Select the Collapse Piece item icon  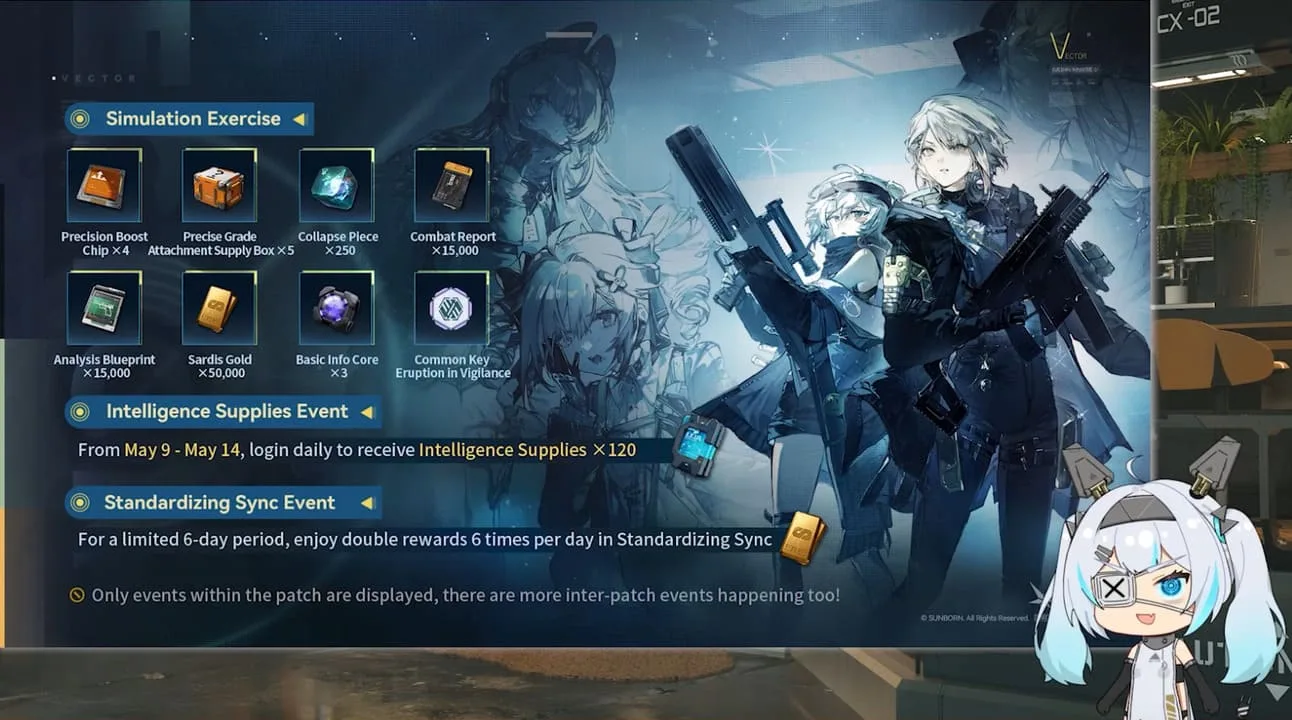[x=337, y=186]
